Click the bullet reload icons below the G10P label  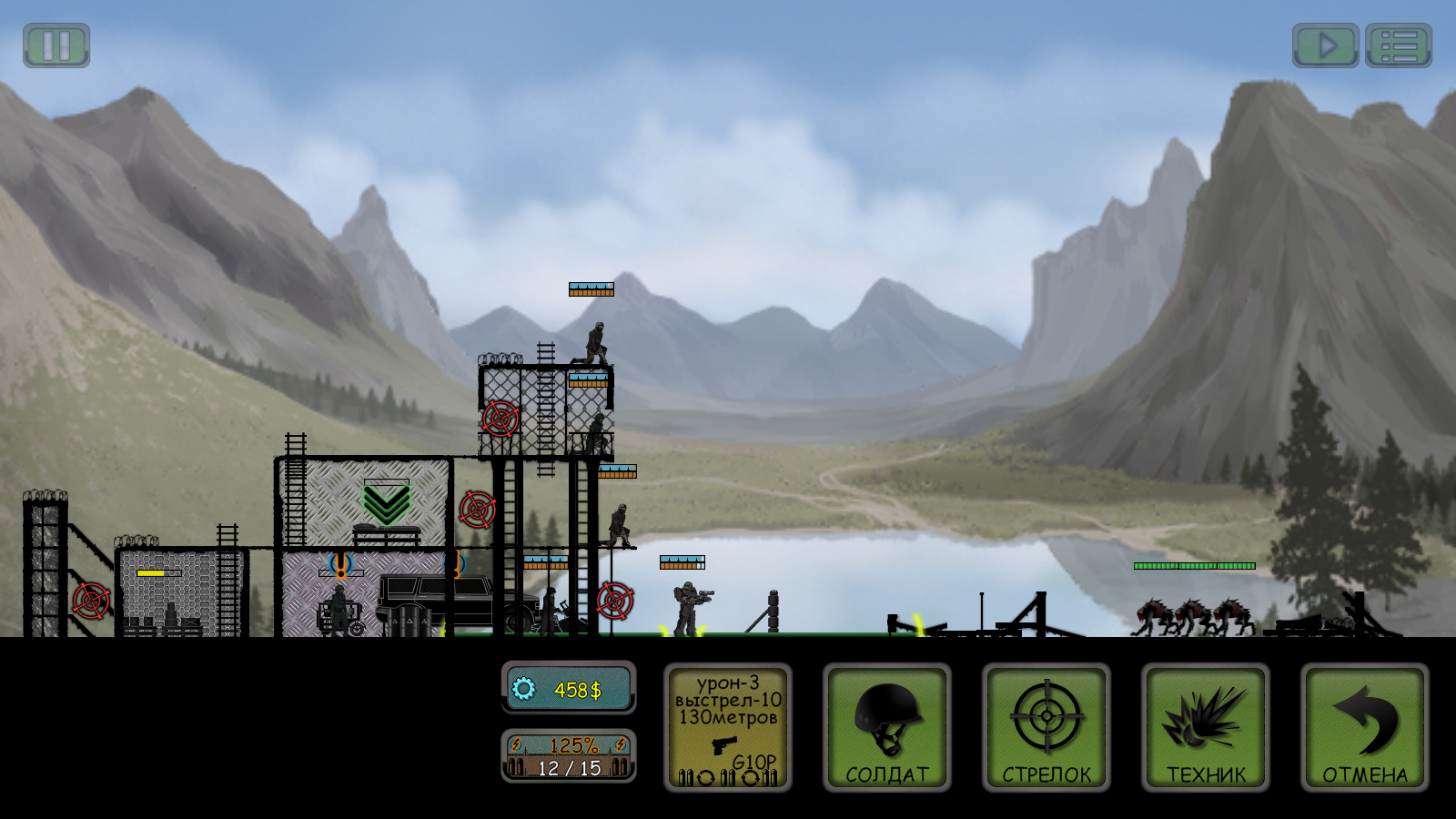tap(728, 780)
